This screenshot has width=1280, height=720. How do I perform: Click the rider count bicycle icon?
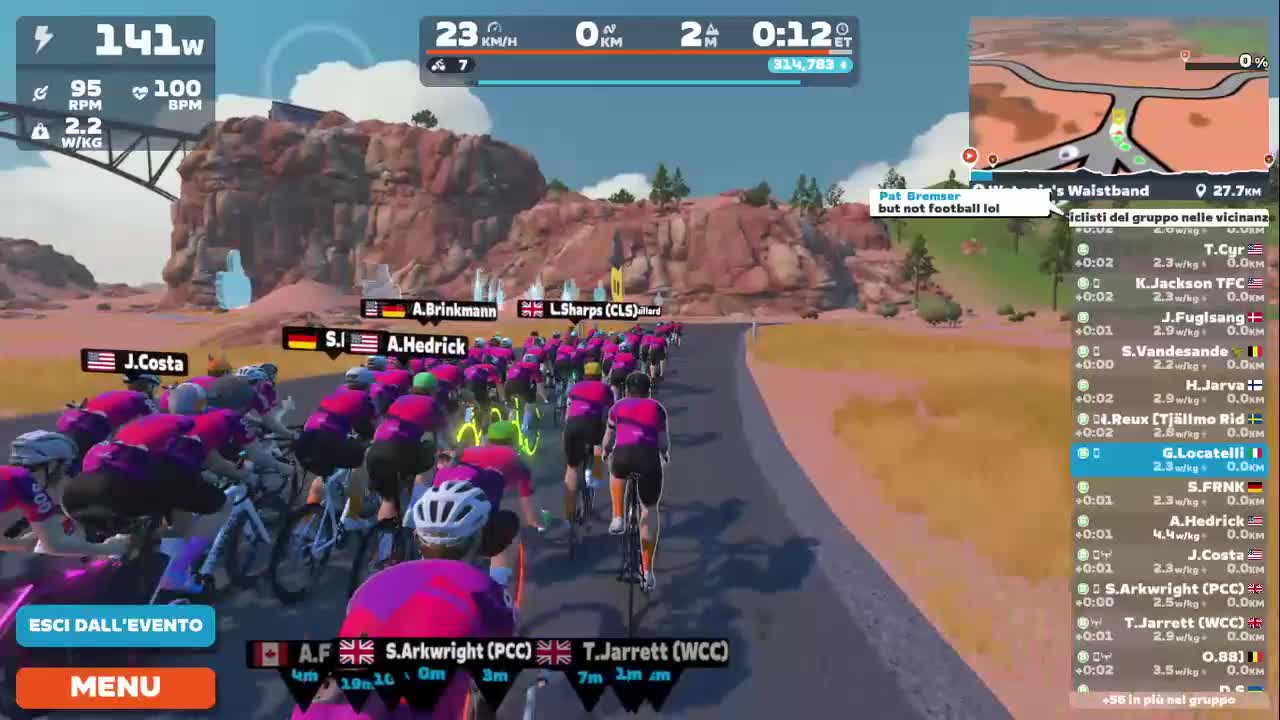tap(438, 64)
